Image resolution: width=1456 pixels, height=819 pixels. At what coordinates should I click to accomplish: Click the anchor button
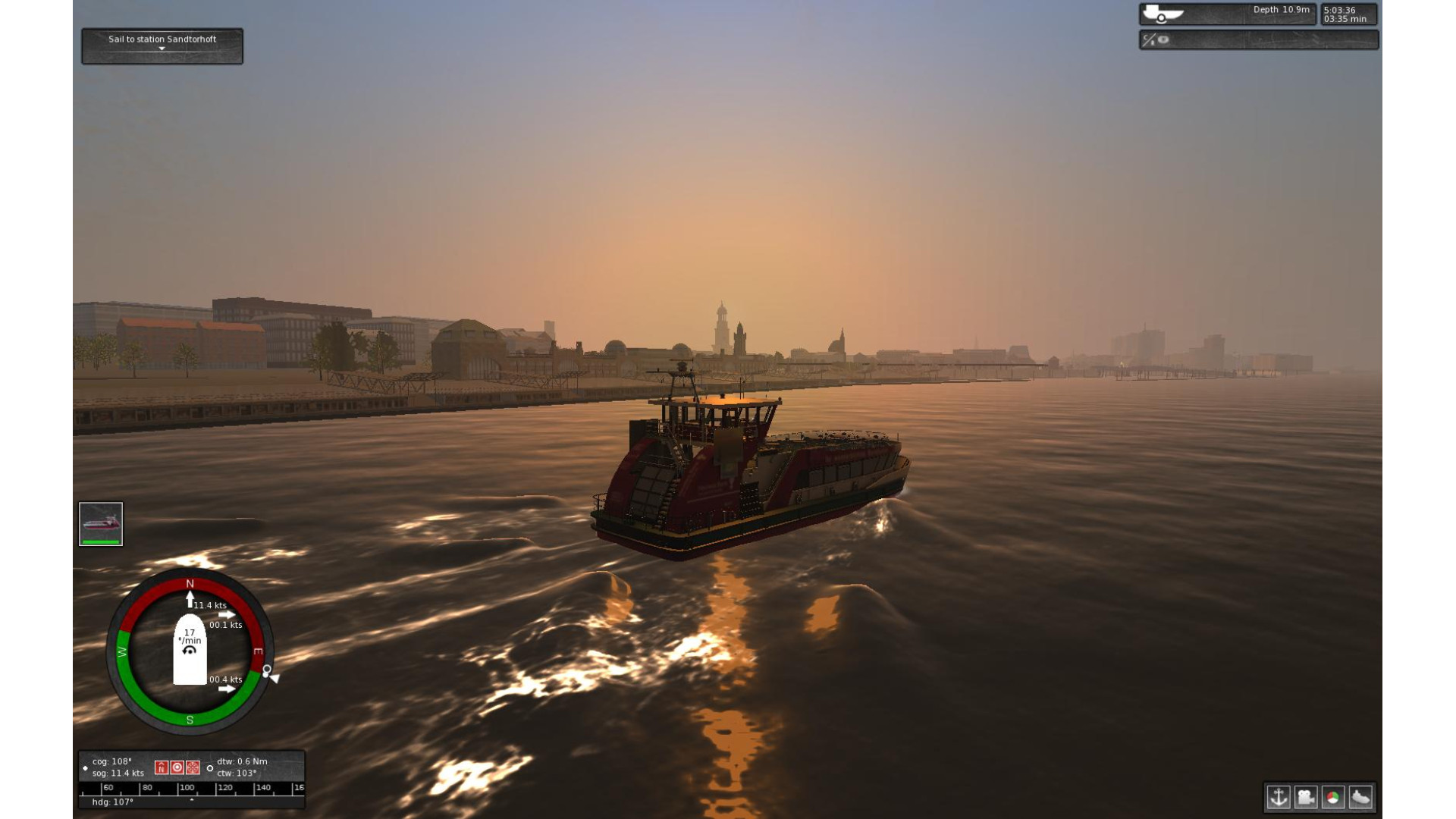point(1279,797)
